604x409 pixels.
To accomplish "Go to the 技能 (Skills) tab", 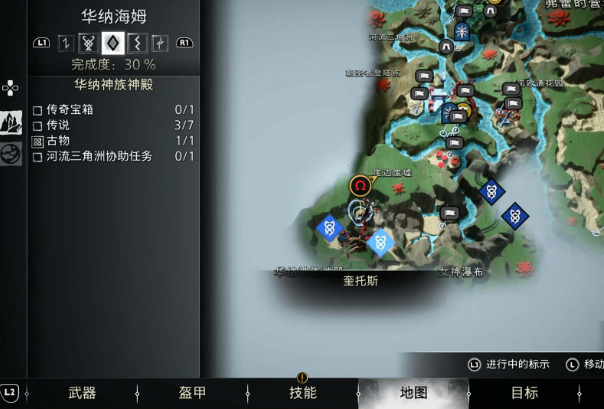I will pyautogui.click(x=302, y=393).
